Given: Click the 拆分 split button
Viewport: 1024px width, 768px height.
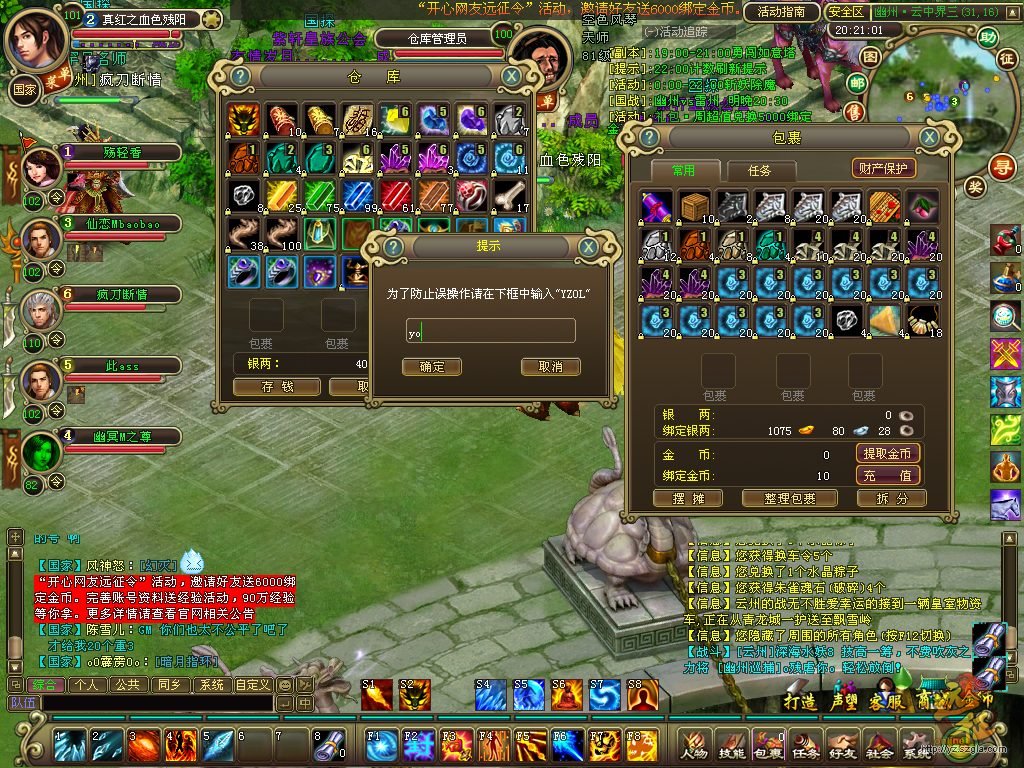Looking at the screenshot, I should tap(892, 498).
